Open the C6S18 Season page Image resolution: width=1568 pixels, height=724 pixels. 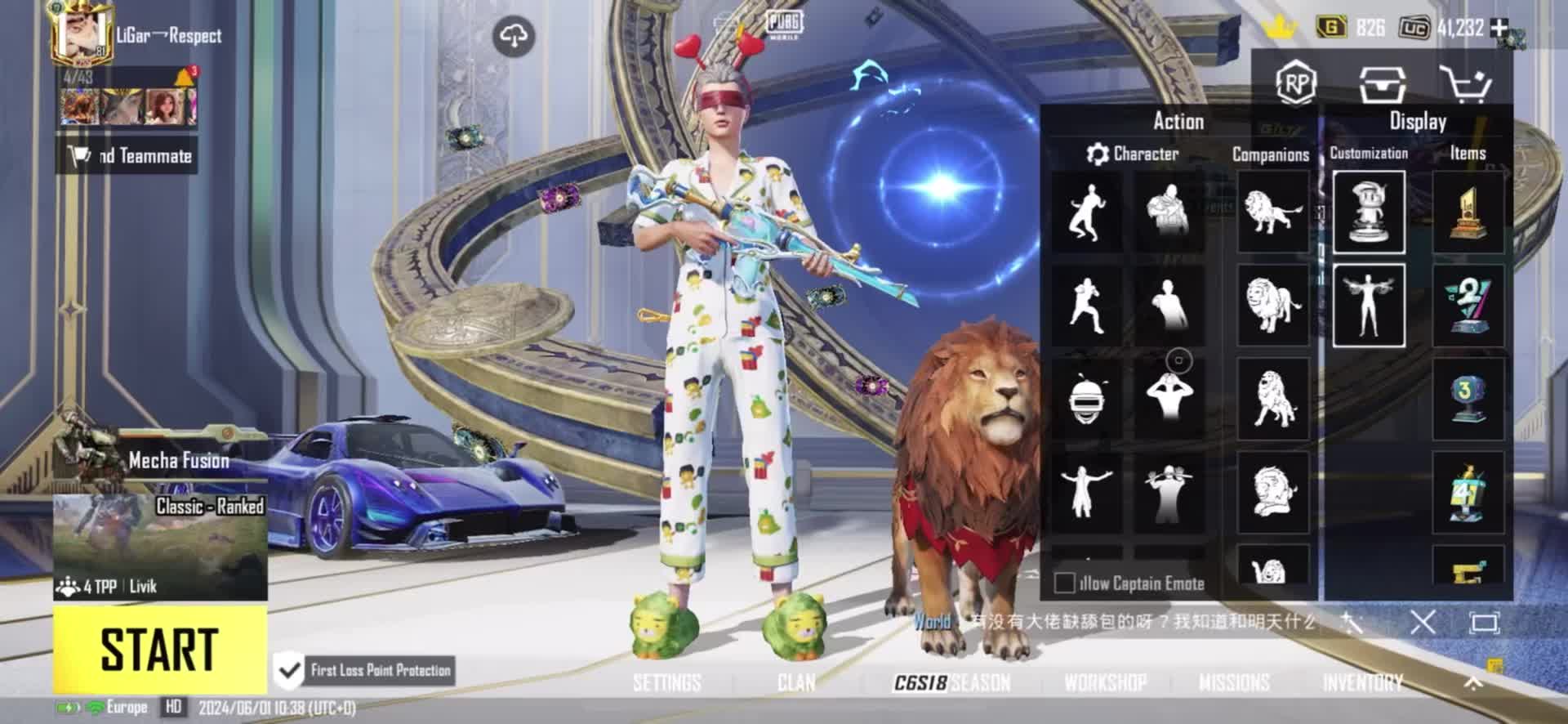[x=952, y=682]
